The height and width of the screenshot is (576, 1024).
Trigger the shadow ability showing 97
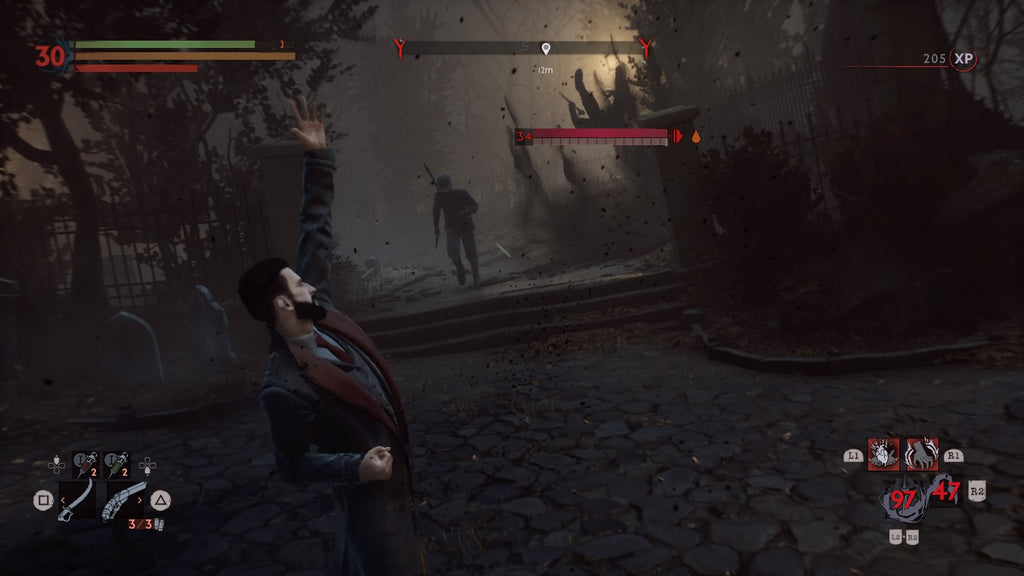[x=904, y=497]
